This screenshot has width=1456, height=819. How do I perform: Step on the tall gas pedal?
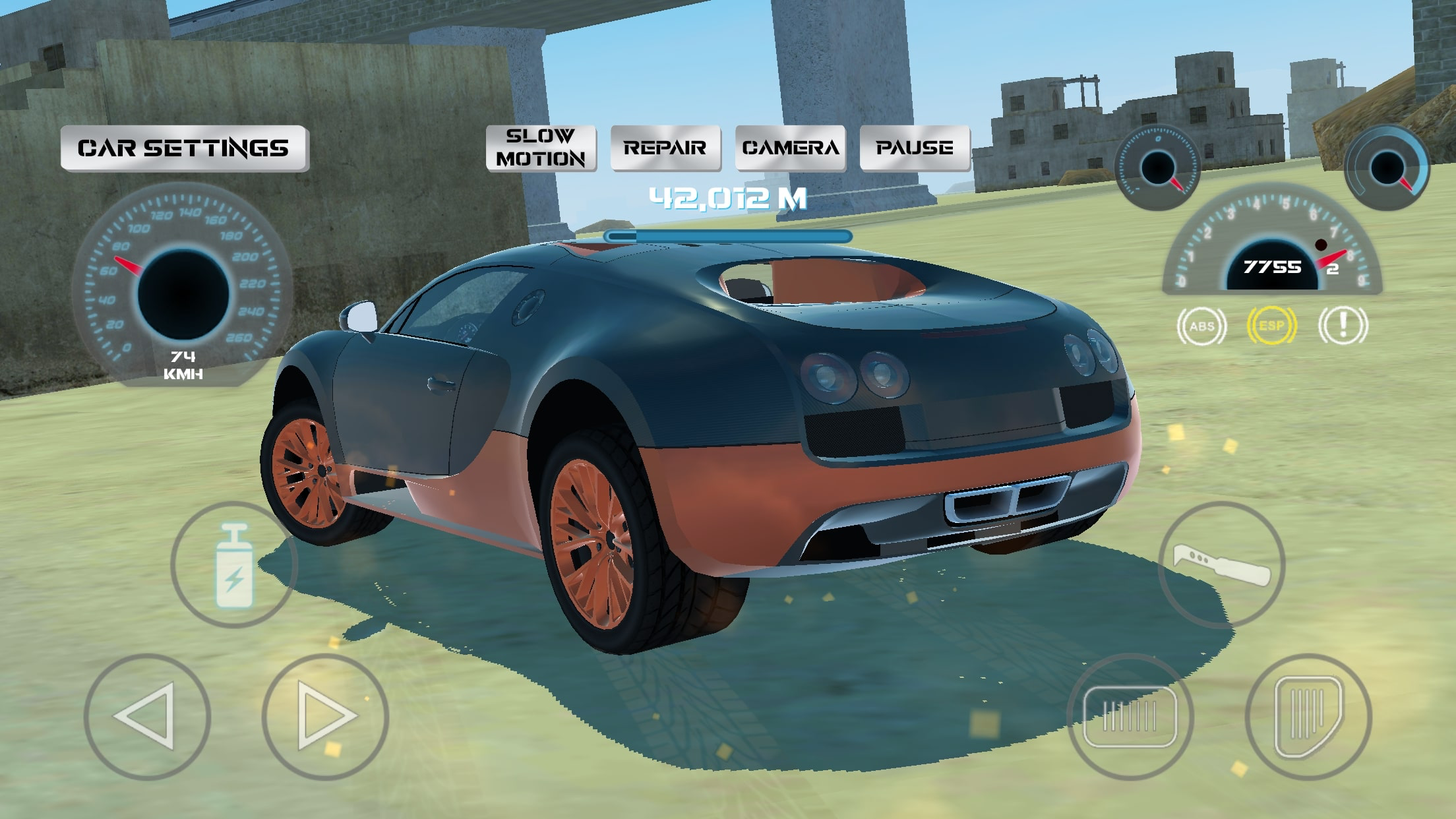(x=1308, y=716)
